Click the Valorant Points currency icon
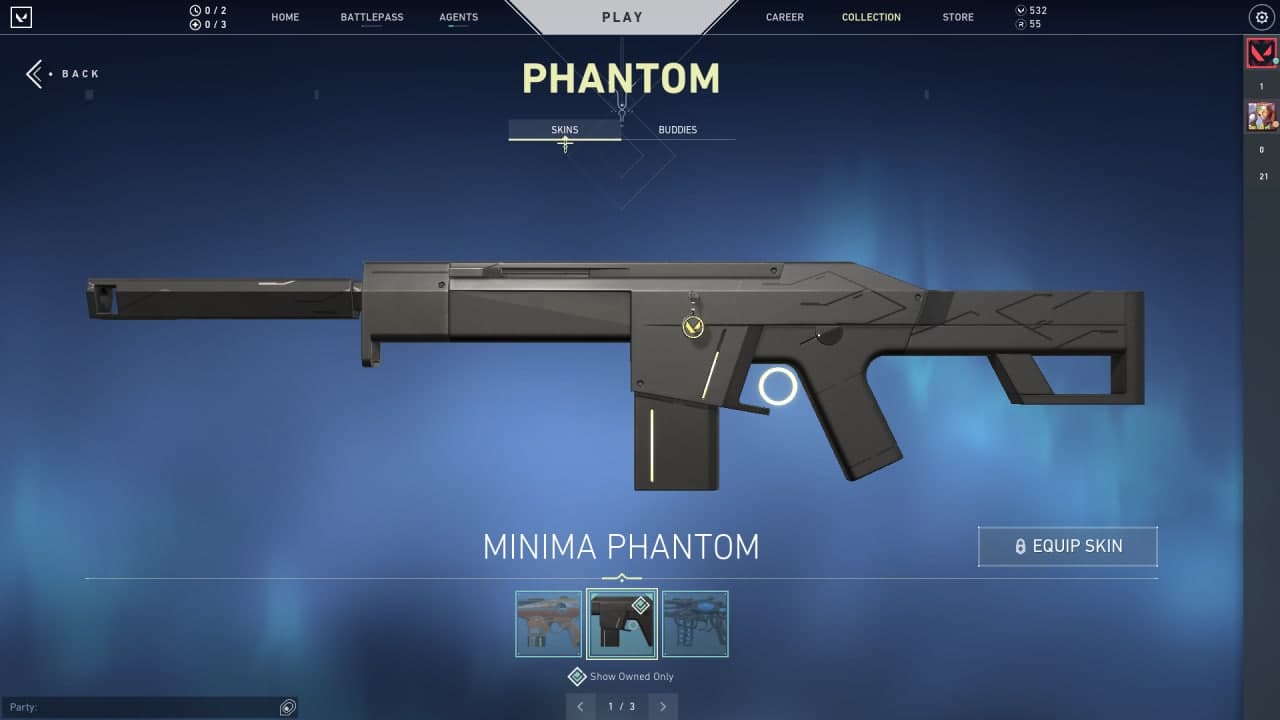1280x720 pixels. pyautogui.click(x=1019, y=10)
